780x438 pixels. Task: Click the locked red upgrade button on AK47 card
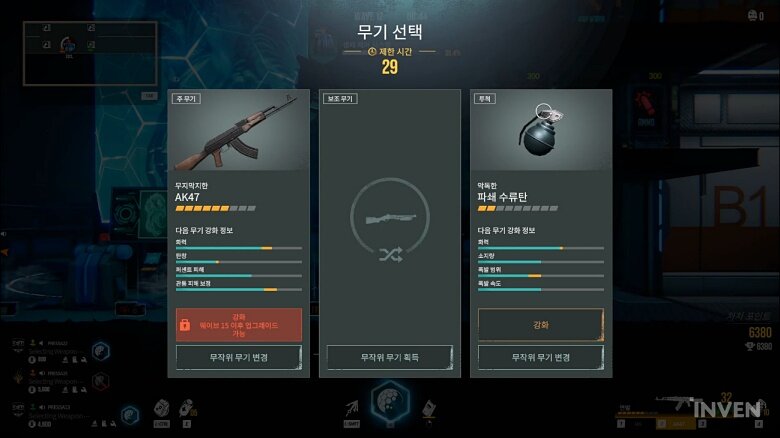click(x=238, y=325)
